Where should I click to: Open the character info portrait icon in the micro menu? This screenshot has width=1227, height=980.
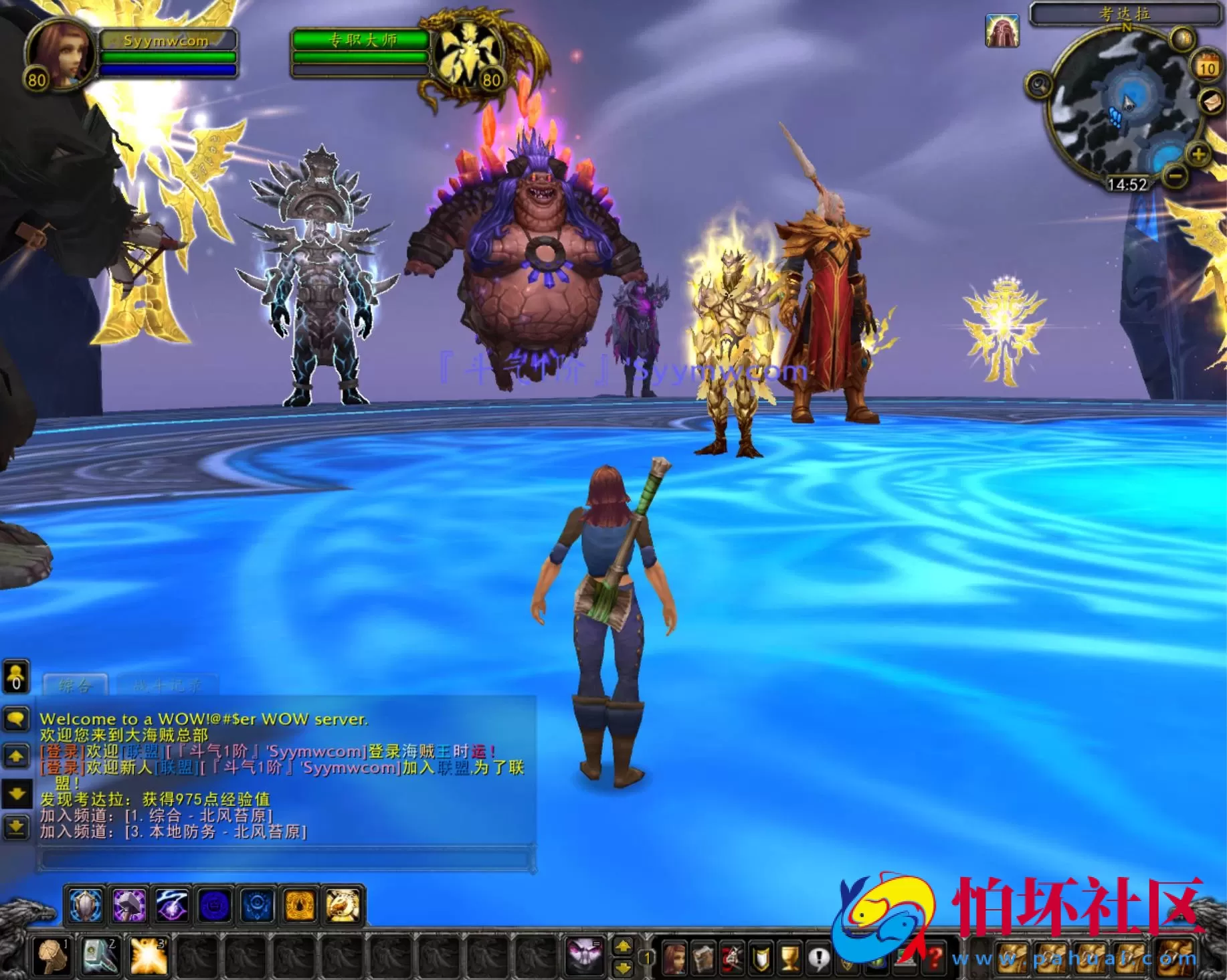point(674,958)
